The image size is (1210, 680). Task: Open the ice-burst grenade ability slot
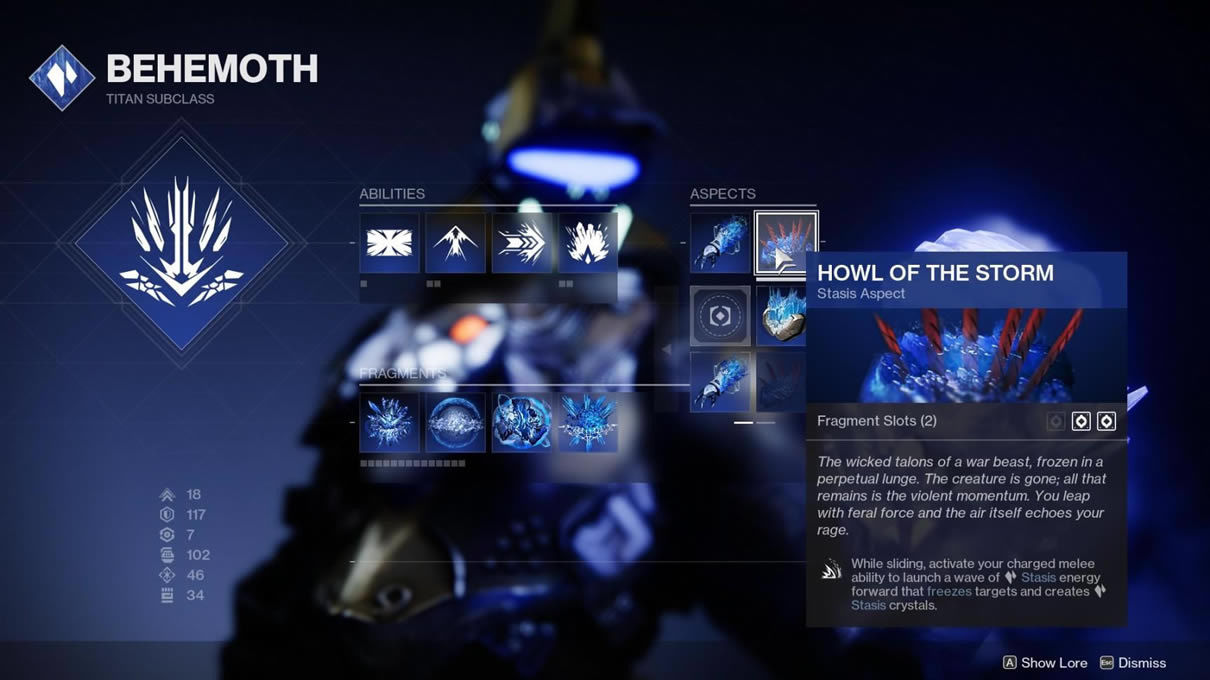587,243
